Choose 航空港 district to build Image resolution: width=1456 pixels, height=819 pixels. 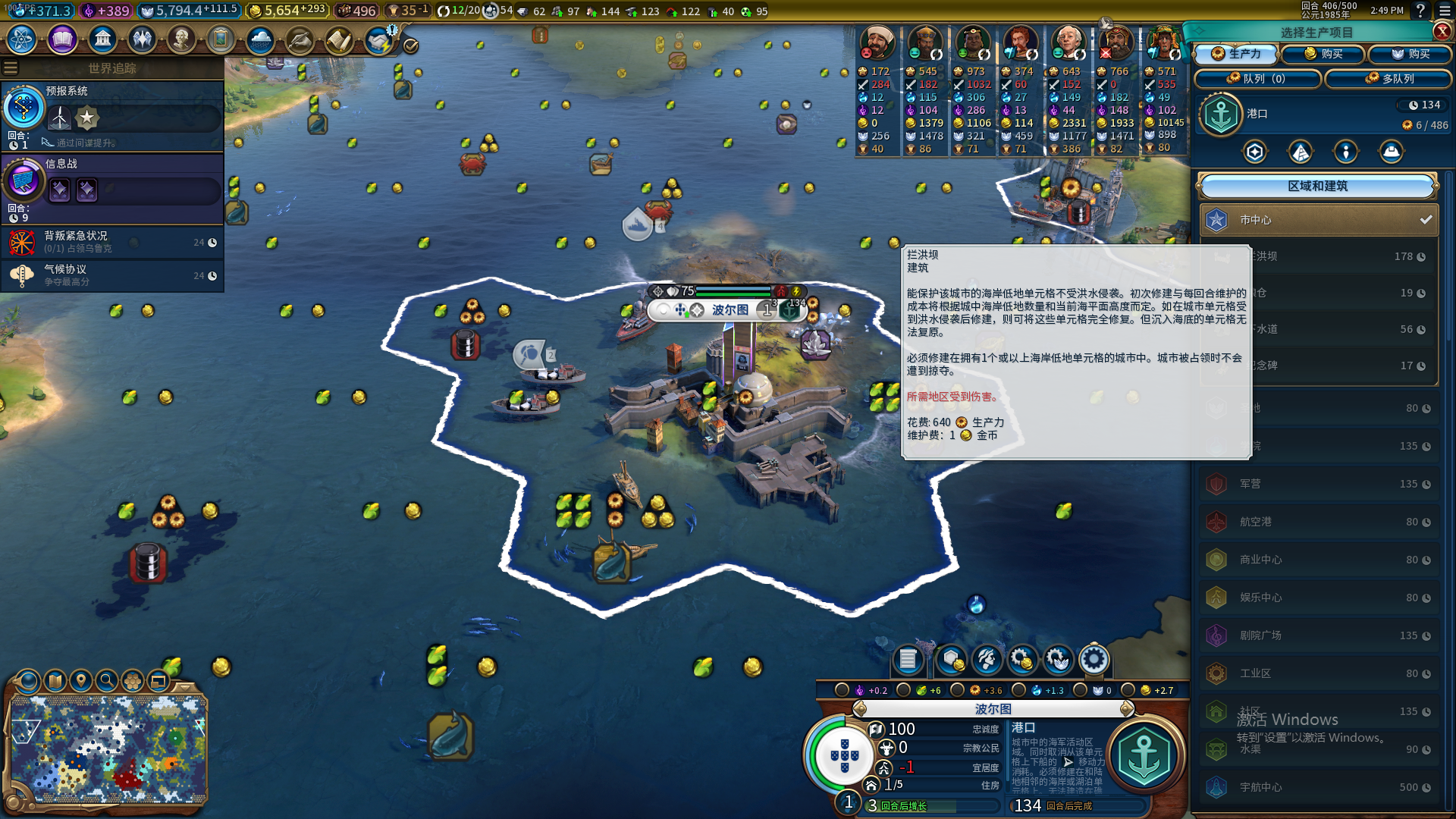[1319, 522]
